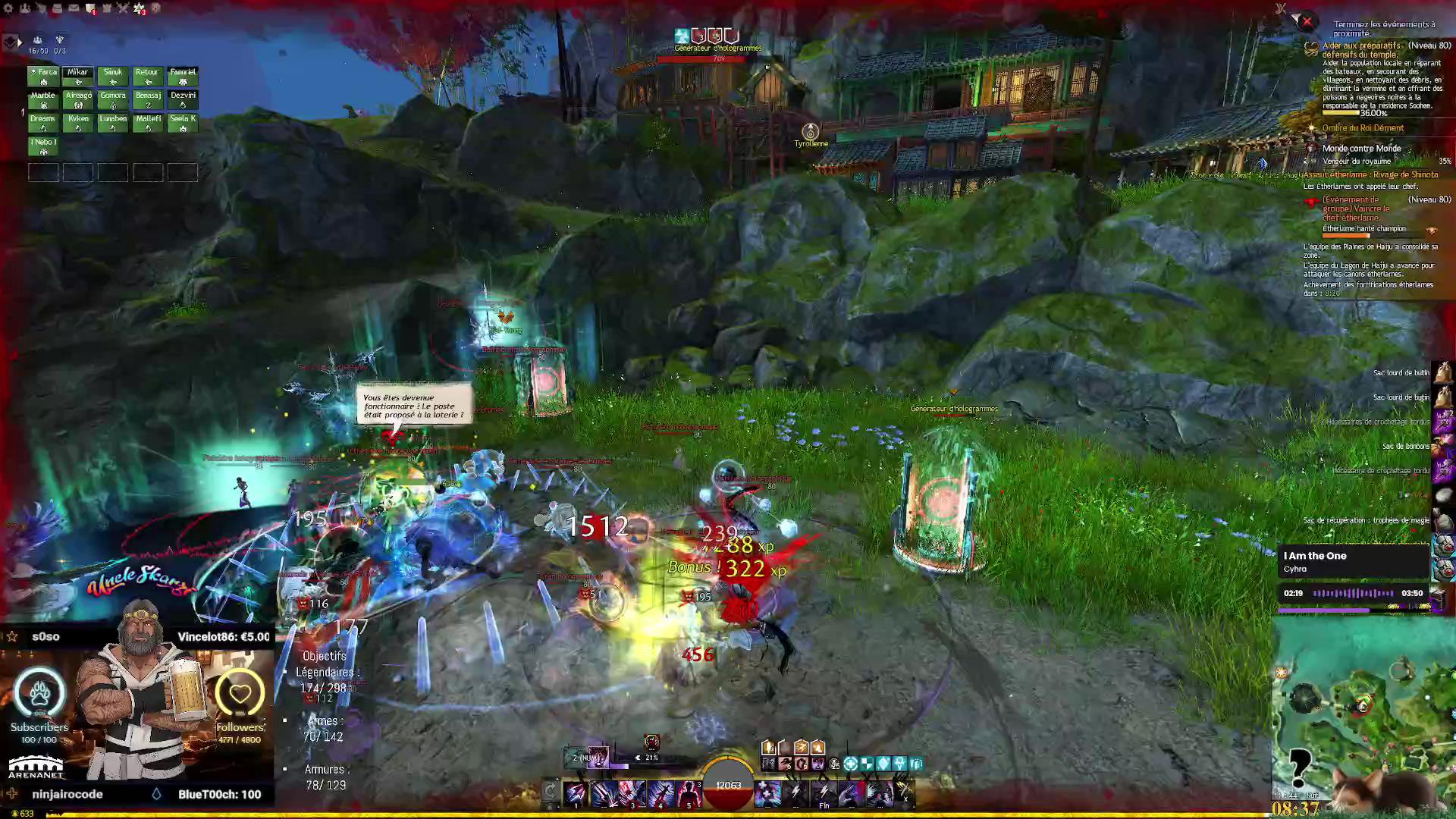Click squad member Nebo tile
Image resolution: width=1456 pixels, height=819 pixels.
pos(43,146)
